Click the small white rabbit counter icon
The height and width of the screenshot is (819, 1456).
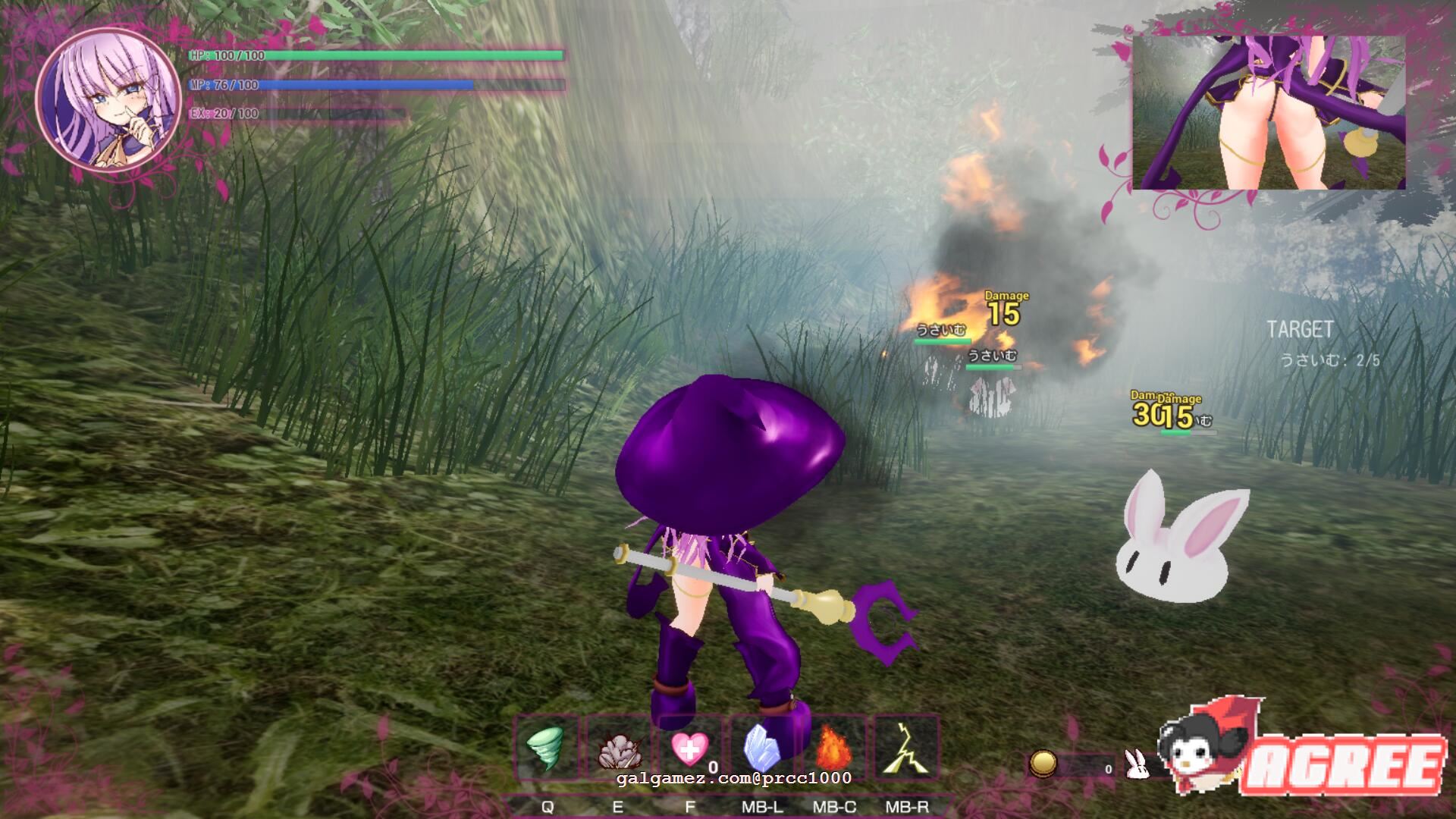click(x=1135, y=764)
